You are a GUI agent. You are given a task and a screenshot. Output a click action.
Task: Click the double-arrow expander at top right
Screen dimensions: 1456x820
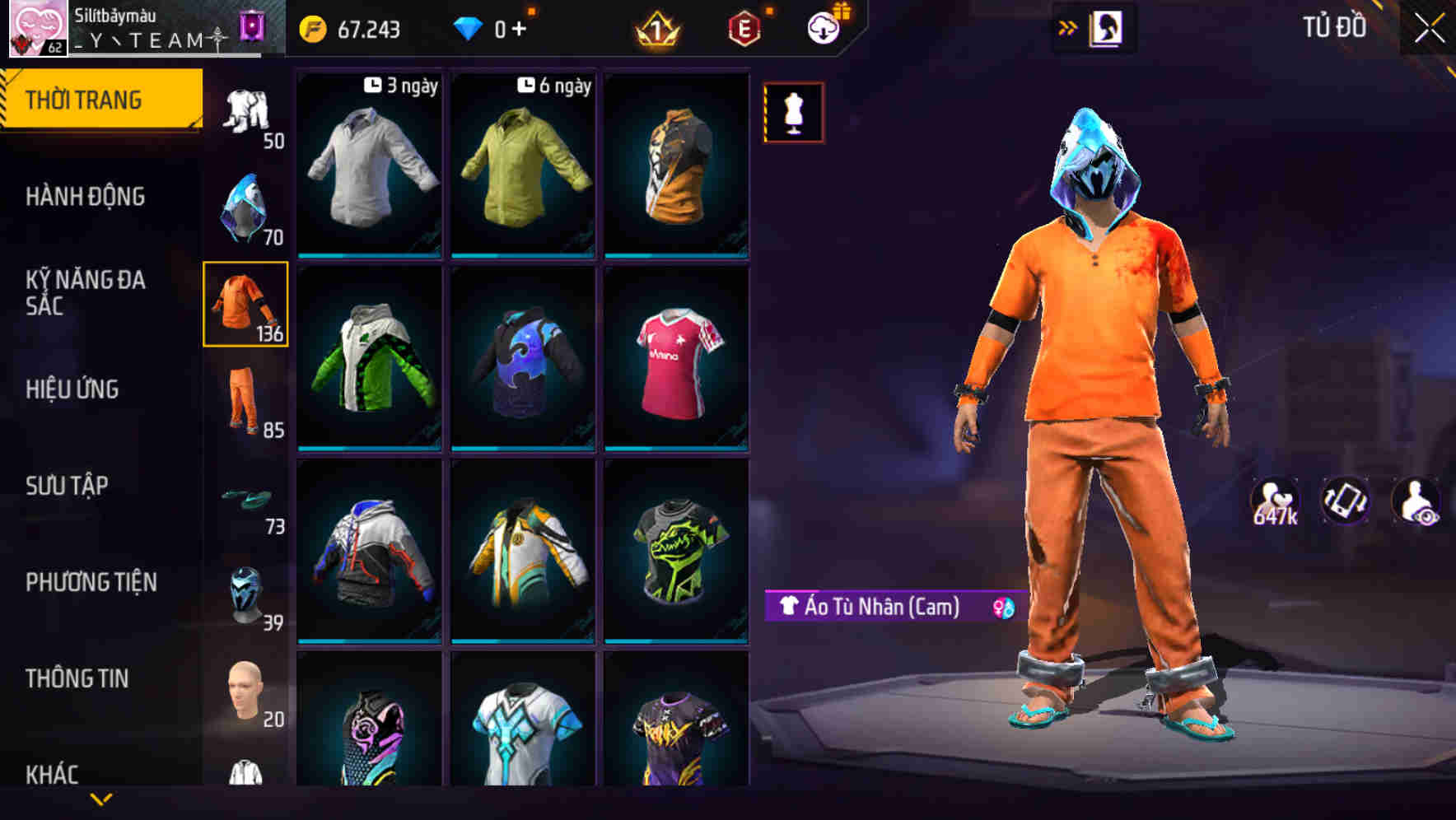tap(1067, 26)
